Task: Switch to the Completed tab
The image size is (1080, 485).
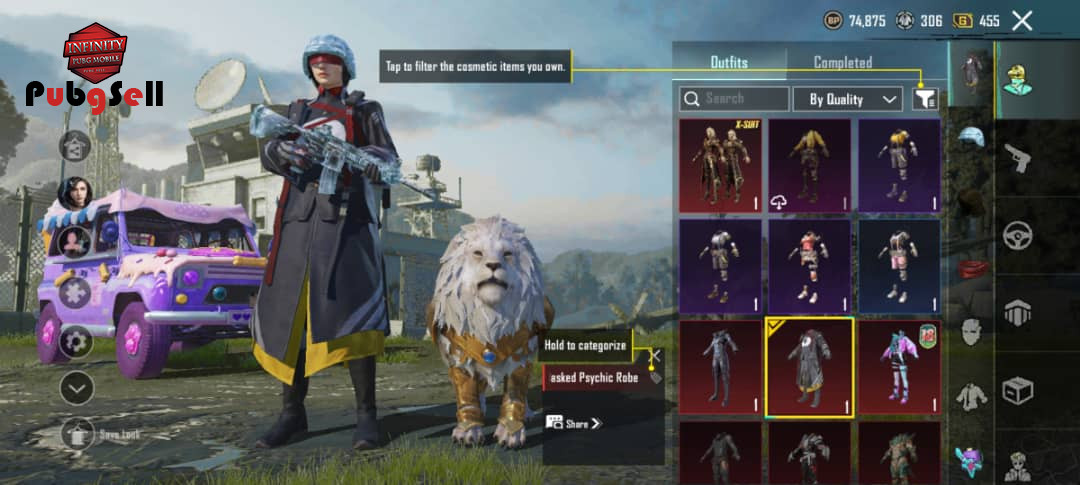Action: pos(842,62)
